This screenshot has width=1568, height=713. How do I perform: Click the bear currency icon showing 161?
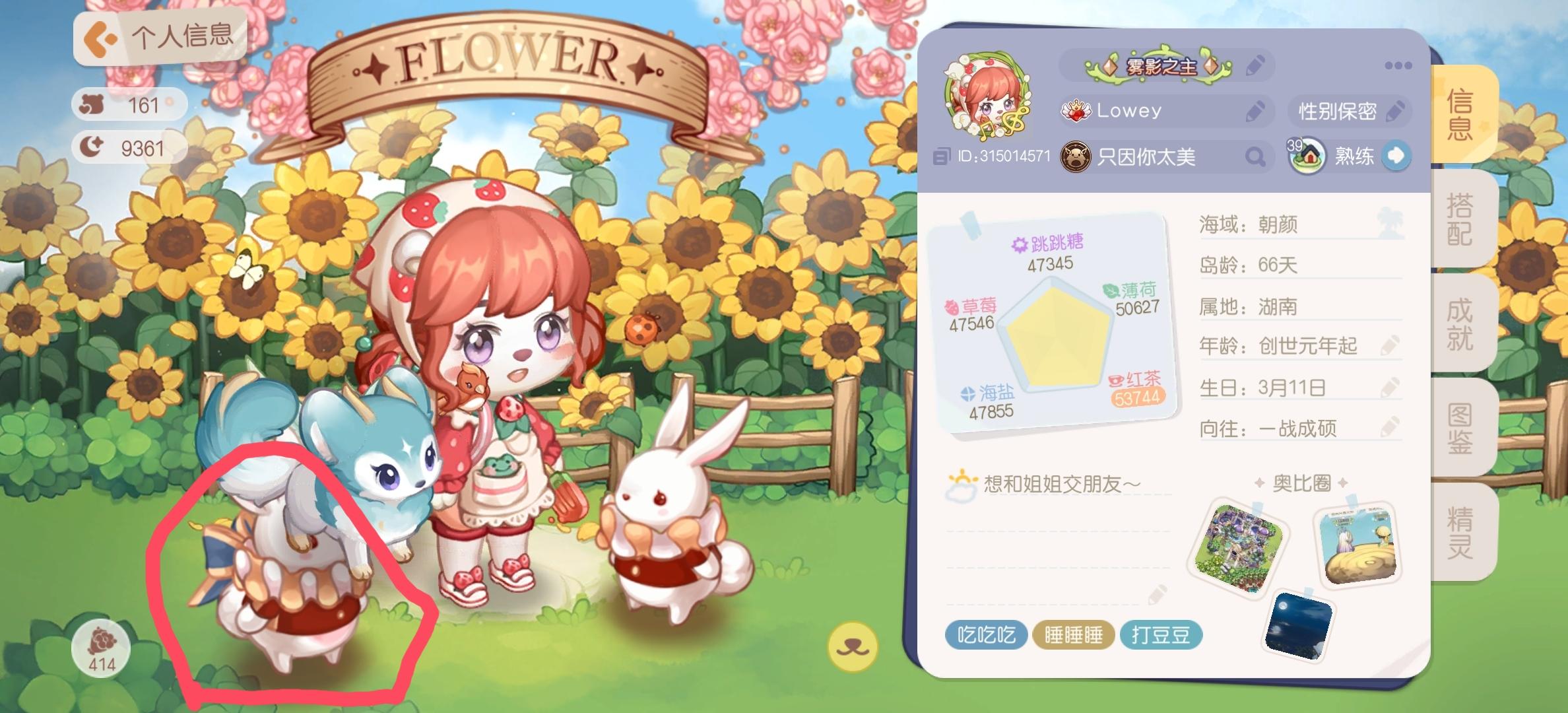(92, 104)
